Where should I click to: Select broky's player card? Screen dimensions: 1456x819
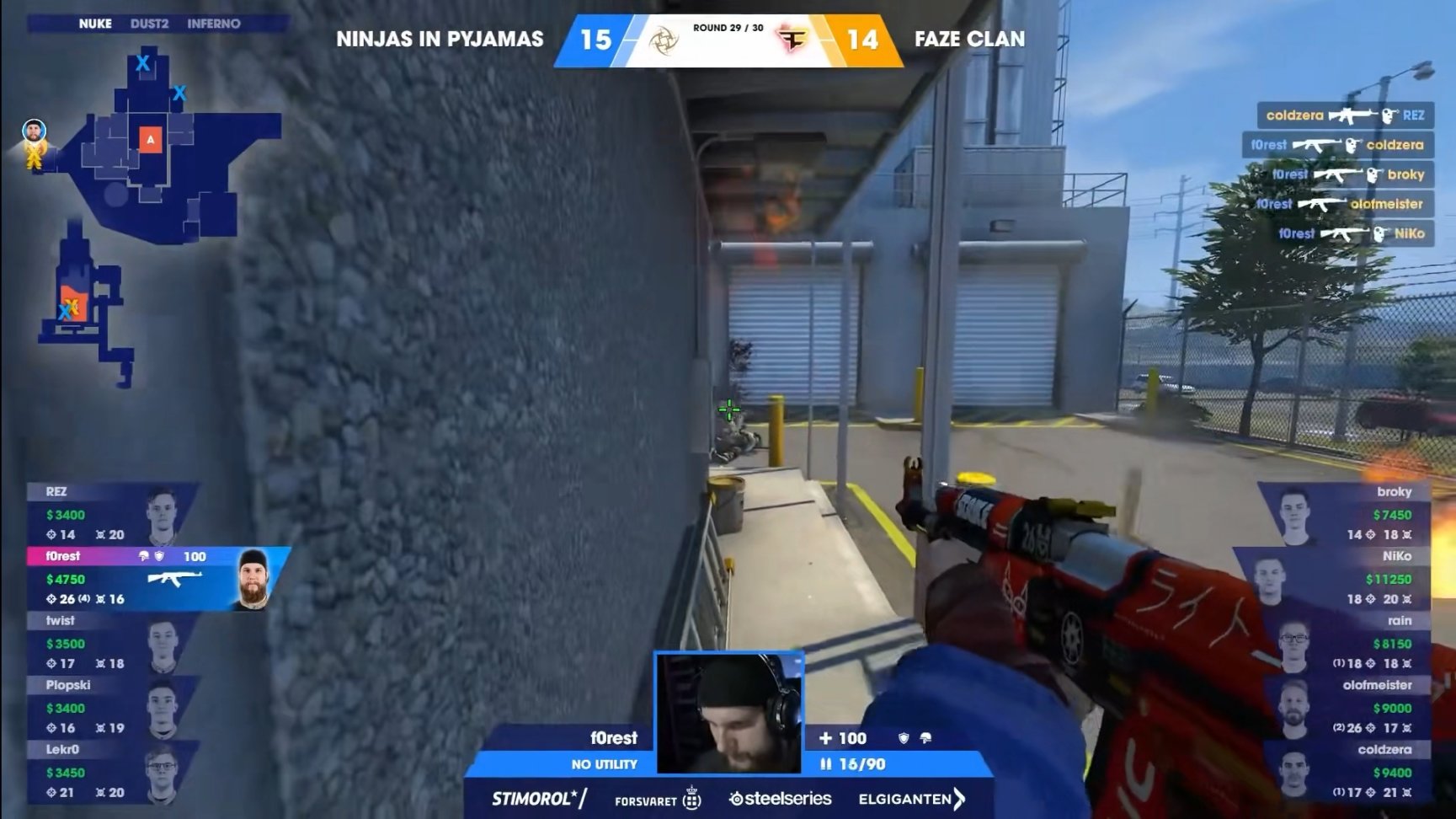click(1346, 514)
